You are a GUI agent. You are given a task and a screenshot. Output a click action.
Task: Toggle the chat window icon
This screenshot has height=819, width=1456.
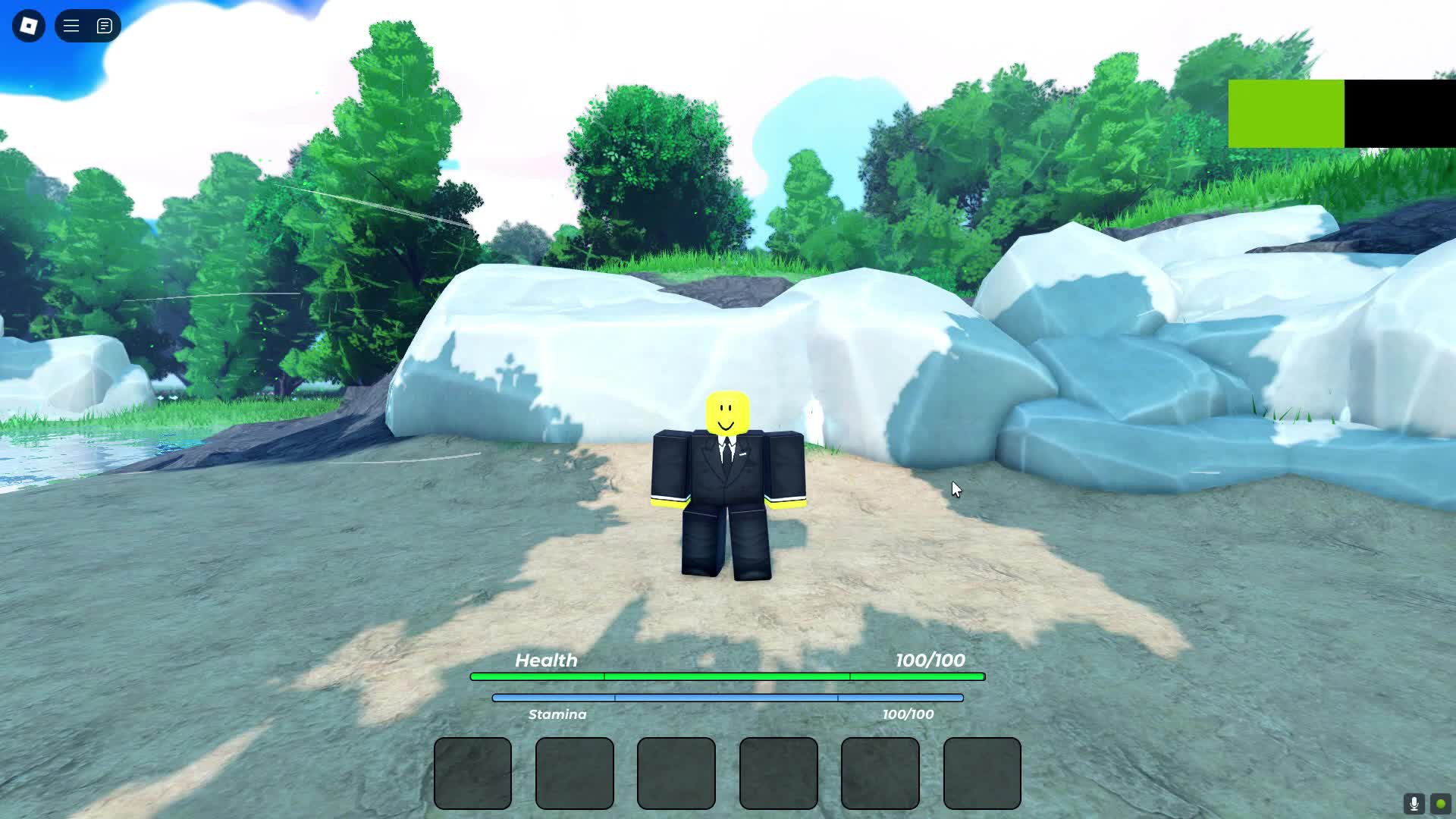[x=105, y=26]
